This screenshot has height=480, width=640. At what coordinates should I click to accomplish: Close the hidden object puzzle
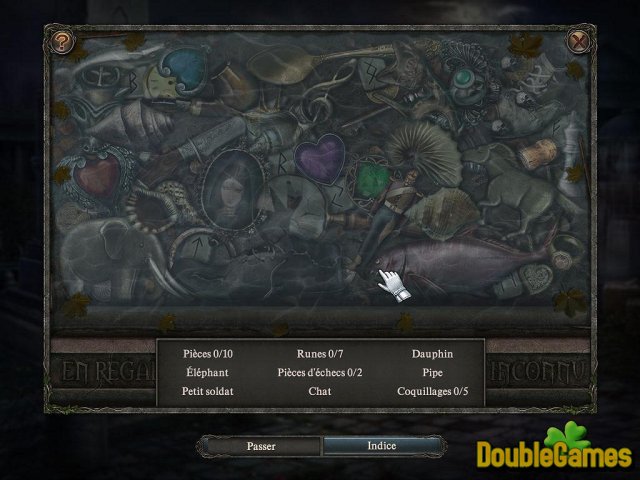[578, 42]
